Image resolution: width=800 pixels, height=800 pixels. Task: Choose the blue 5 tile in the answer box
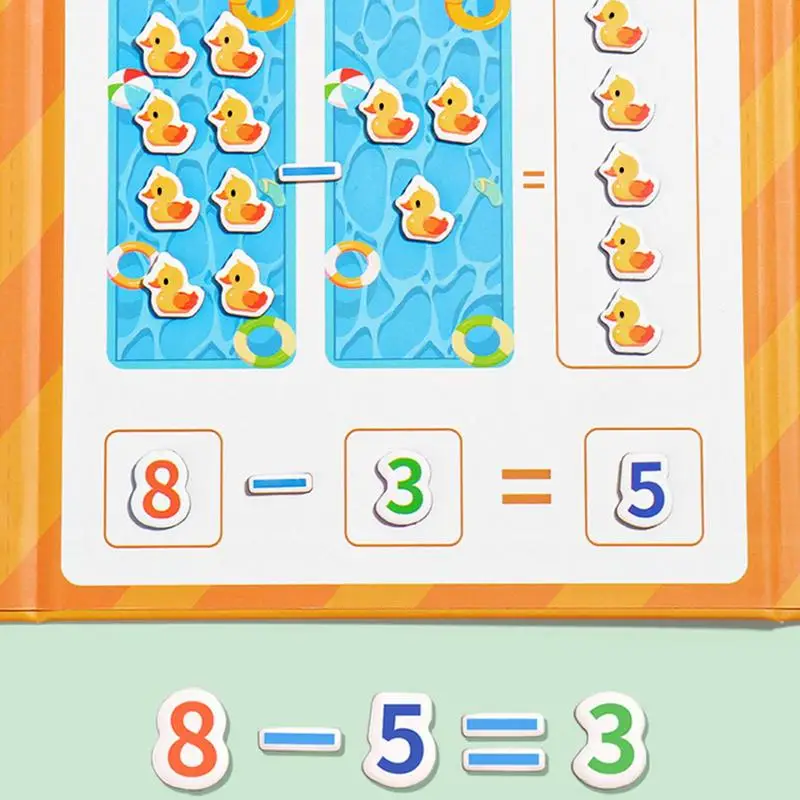click(x=644, y=489)
